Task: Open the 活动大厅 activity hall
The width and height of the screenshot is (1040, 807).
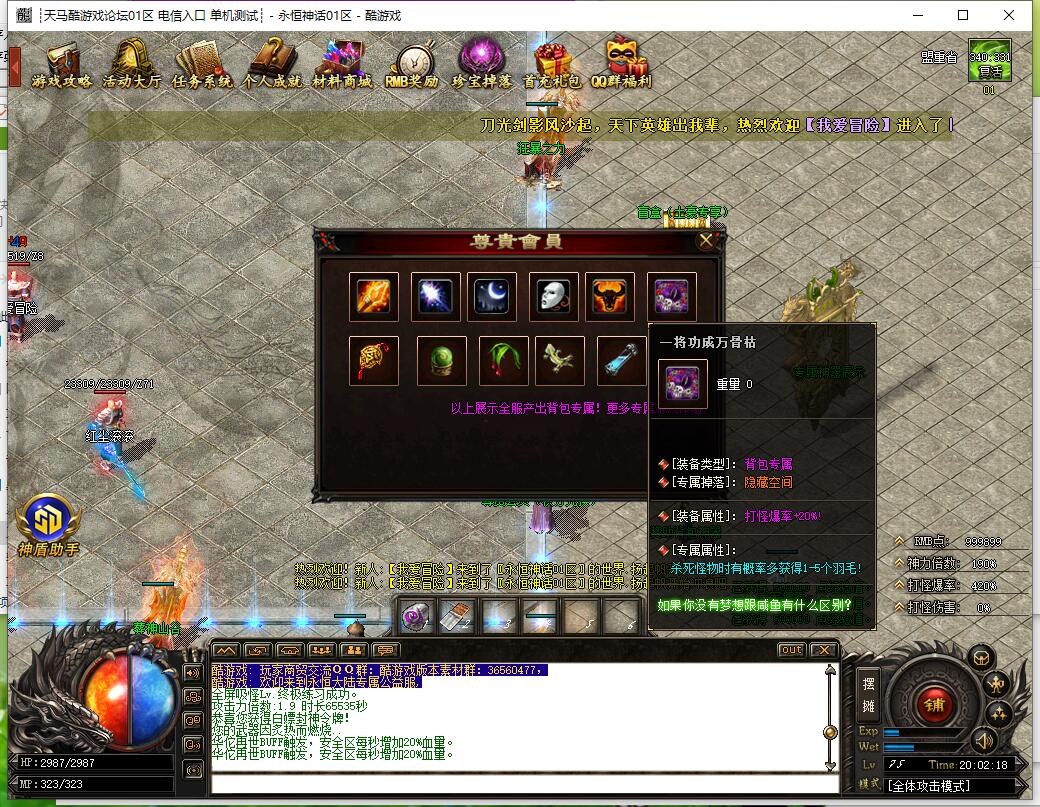Action: click(131, 64)
